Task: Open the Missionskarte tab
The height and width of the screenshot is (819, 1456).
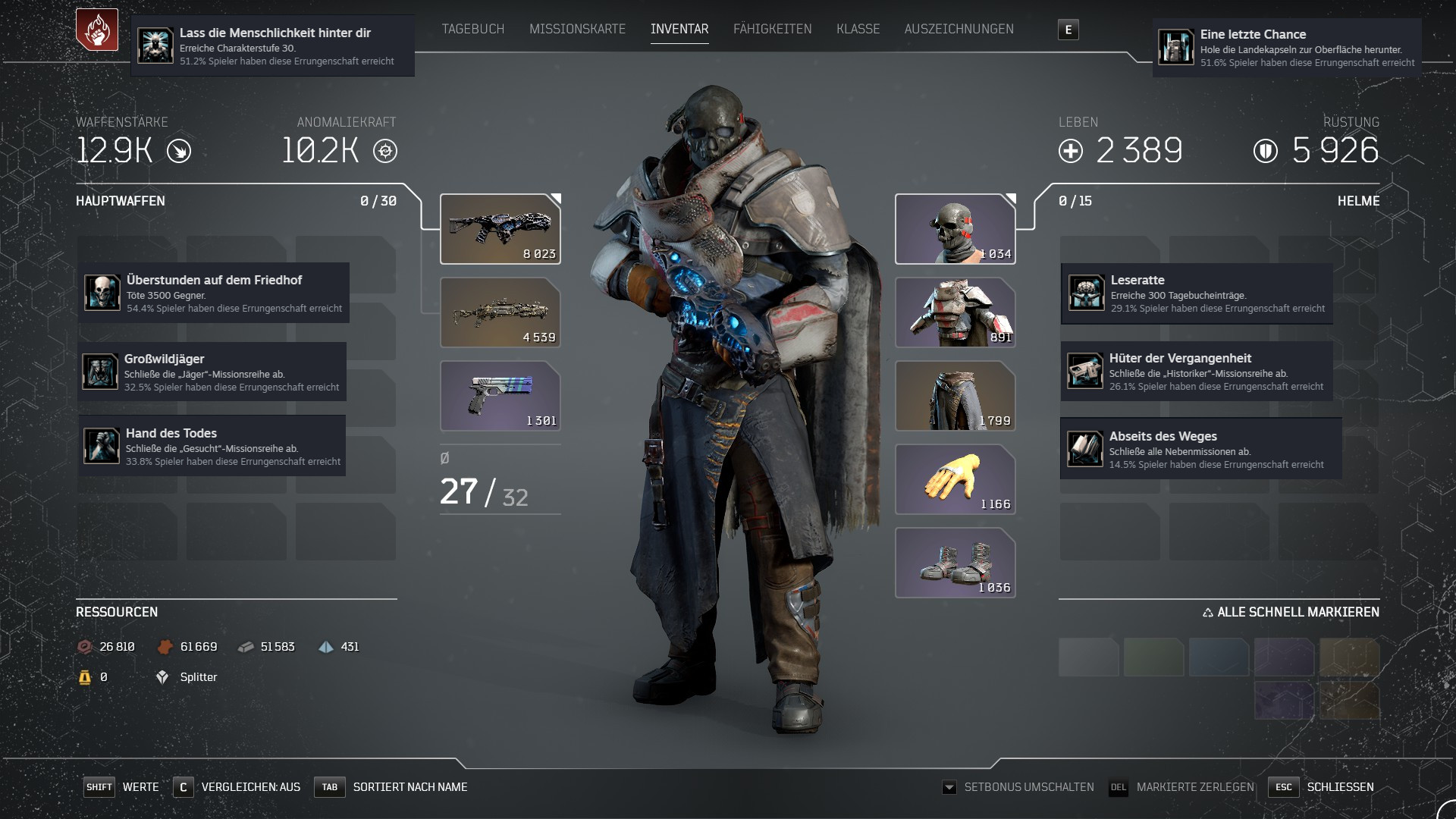Action: tap(577, 29)
